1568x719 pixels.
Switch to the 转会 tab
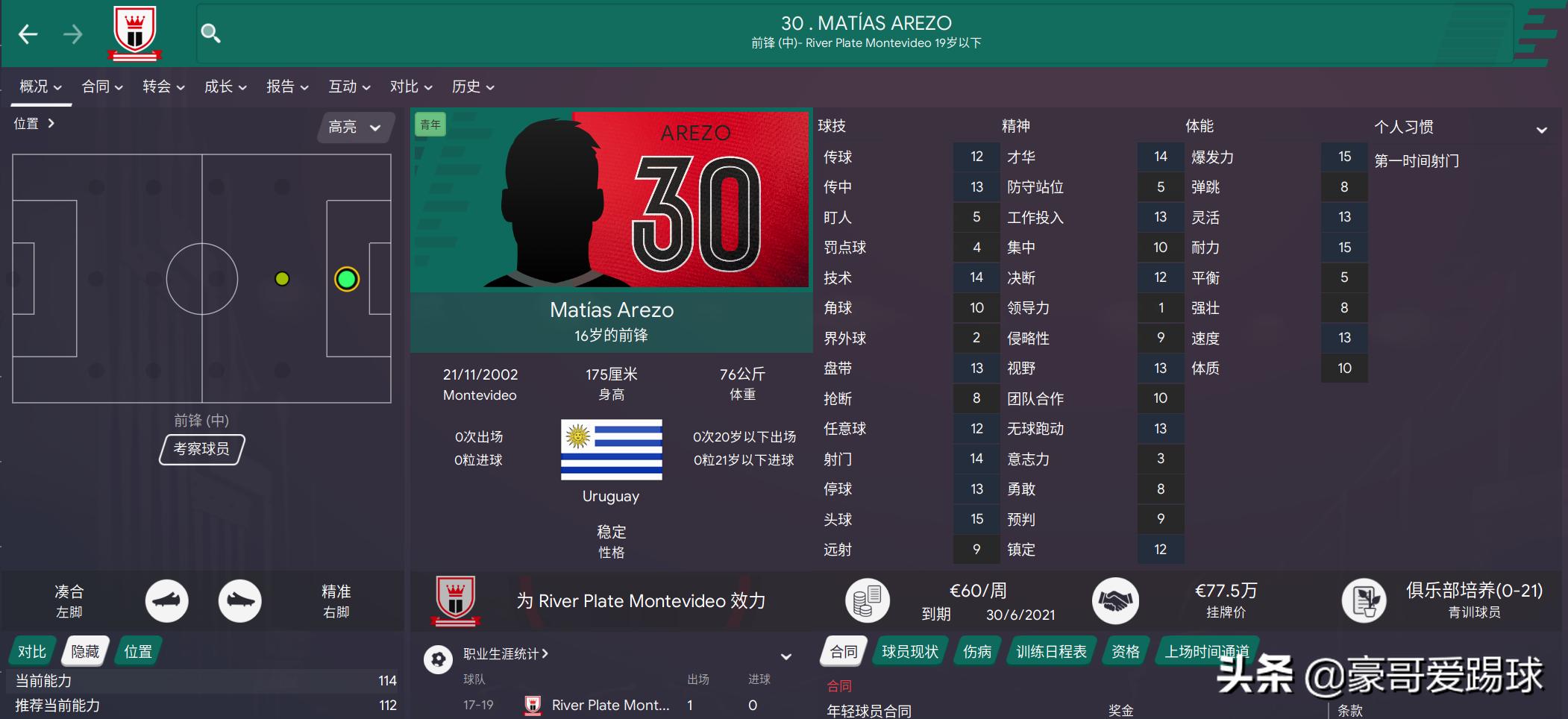click(x=157, y=87)
